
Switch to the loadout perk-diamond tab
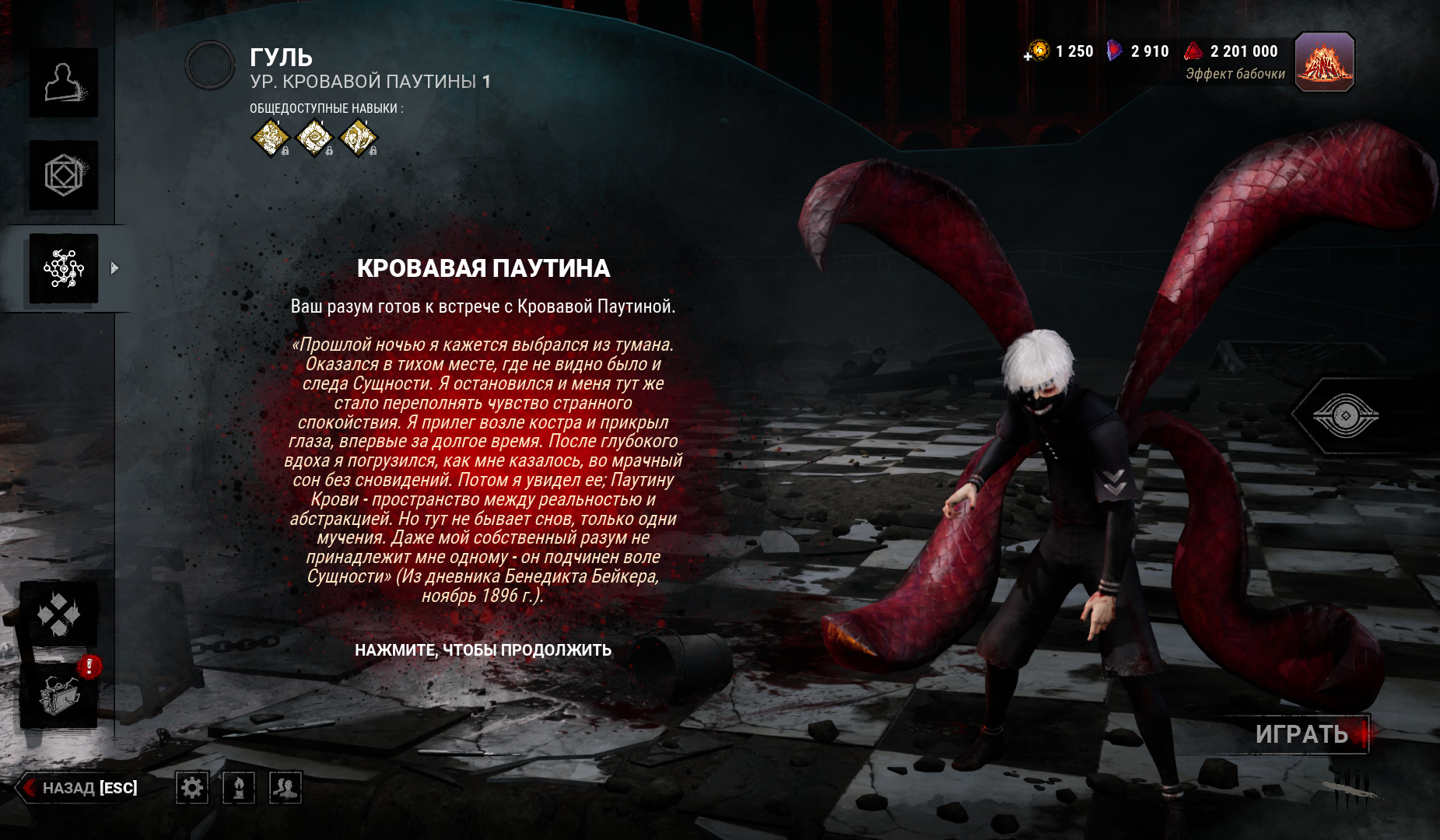tap(64, 175)
